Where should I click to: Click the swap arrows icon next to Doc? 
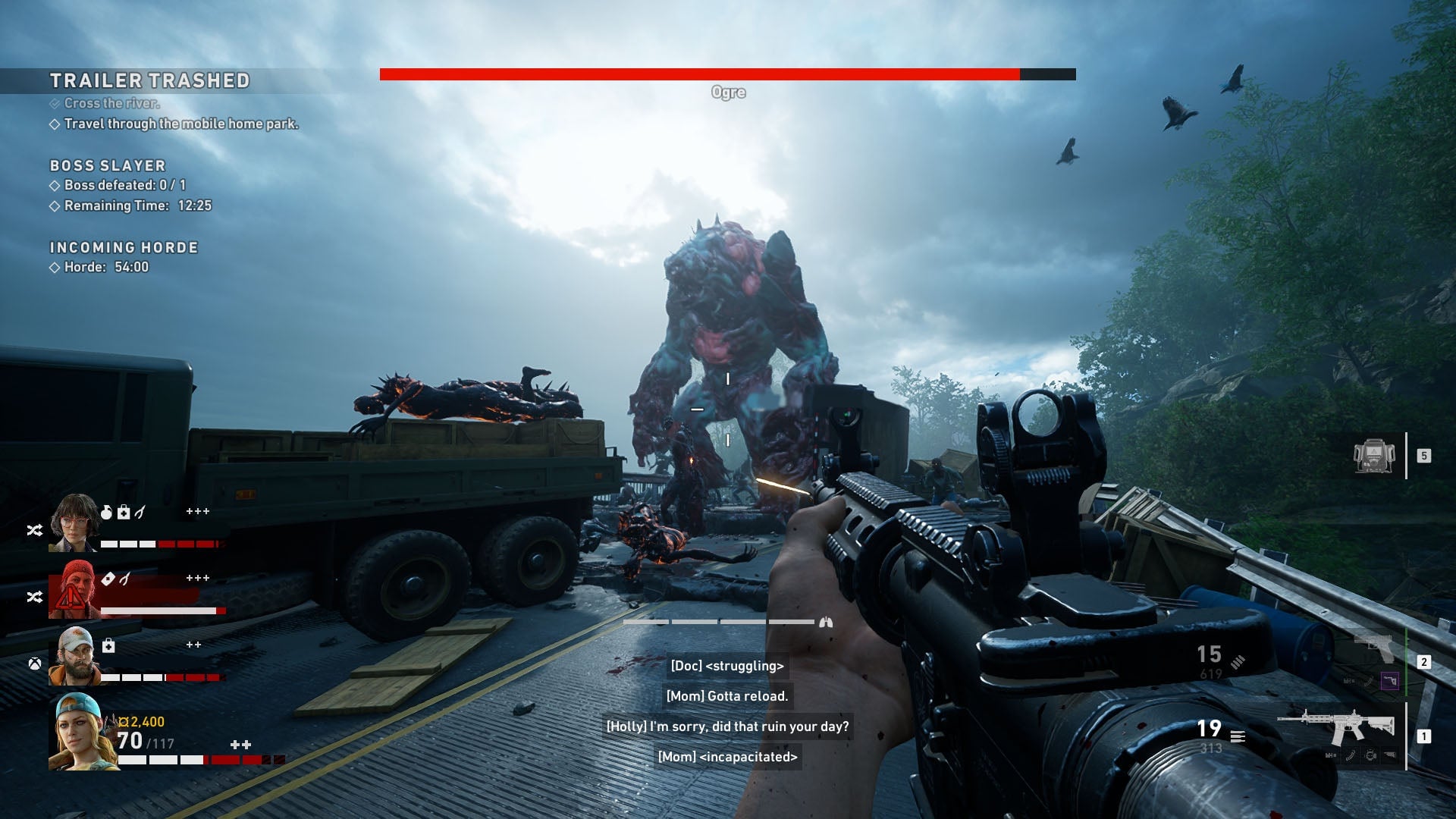[35, 531]
